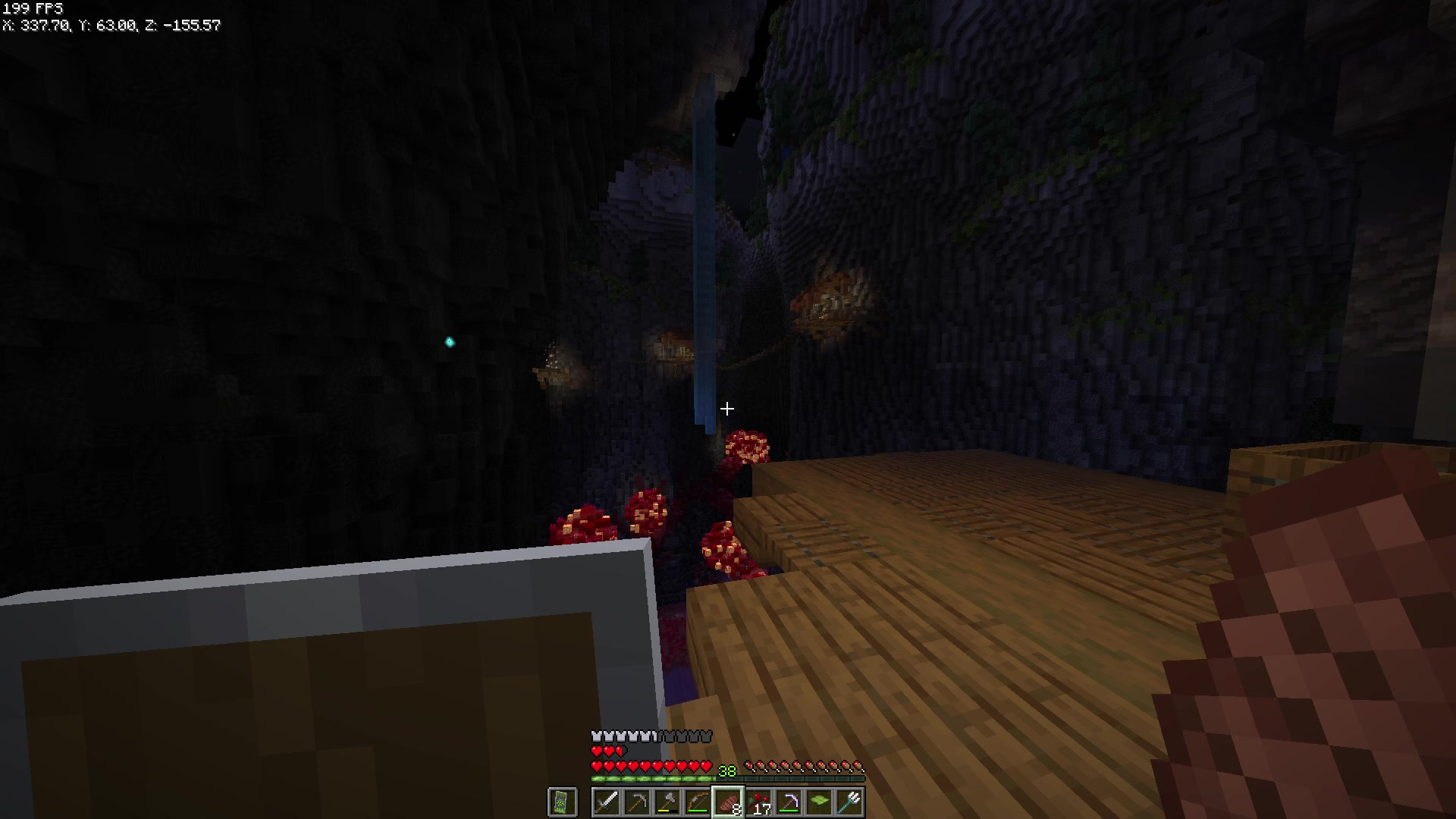Click the experience level number 38
The height and width of the screenshot is (819, 1456).
(726, 770)
